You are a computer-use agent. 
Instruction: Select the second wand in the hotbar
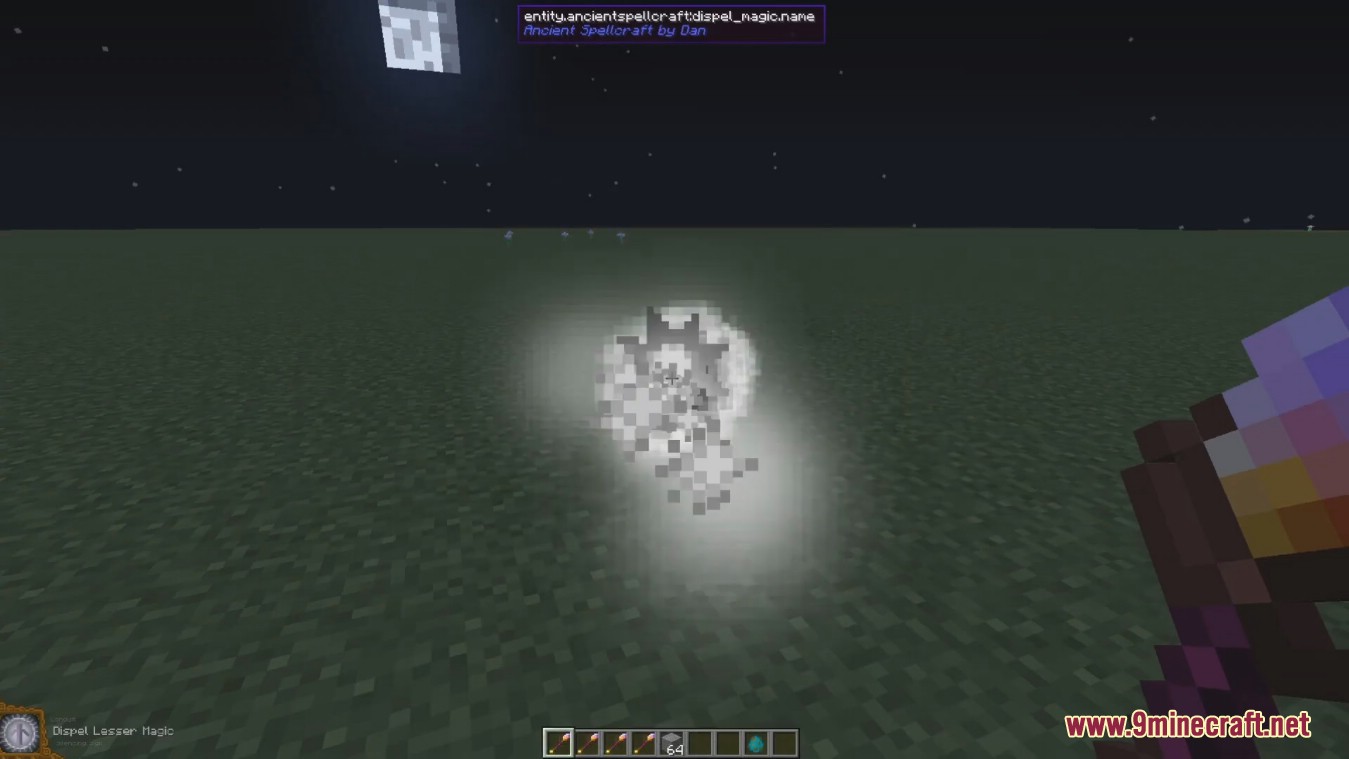coord(585,742)
